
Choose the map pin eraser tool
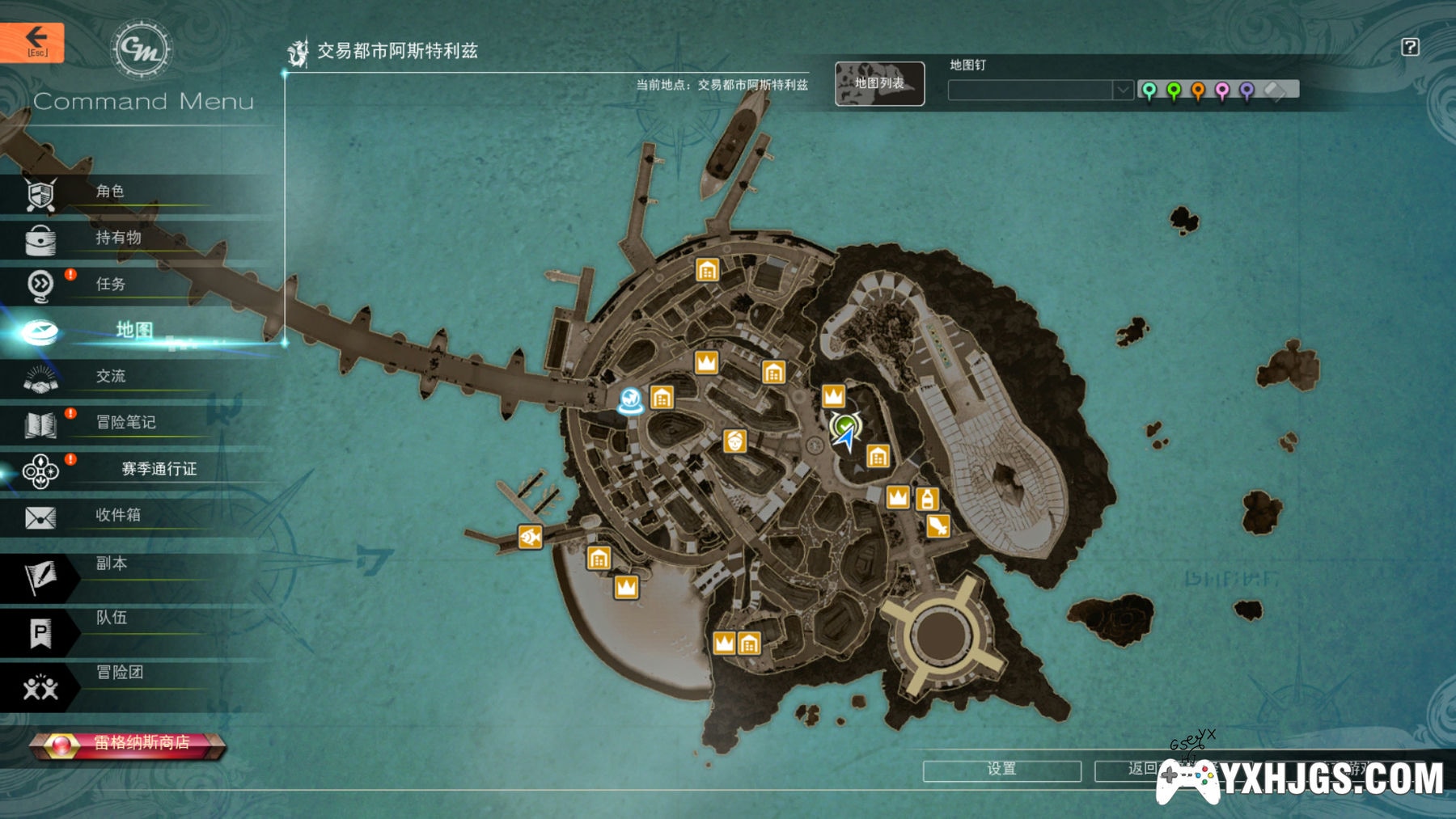click(1275, 91)
